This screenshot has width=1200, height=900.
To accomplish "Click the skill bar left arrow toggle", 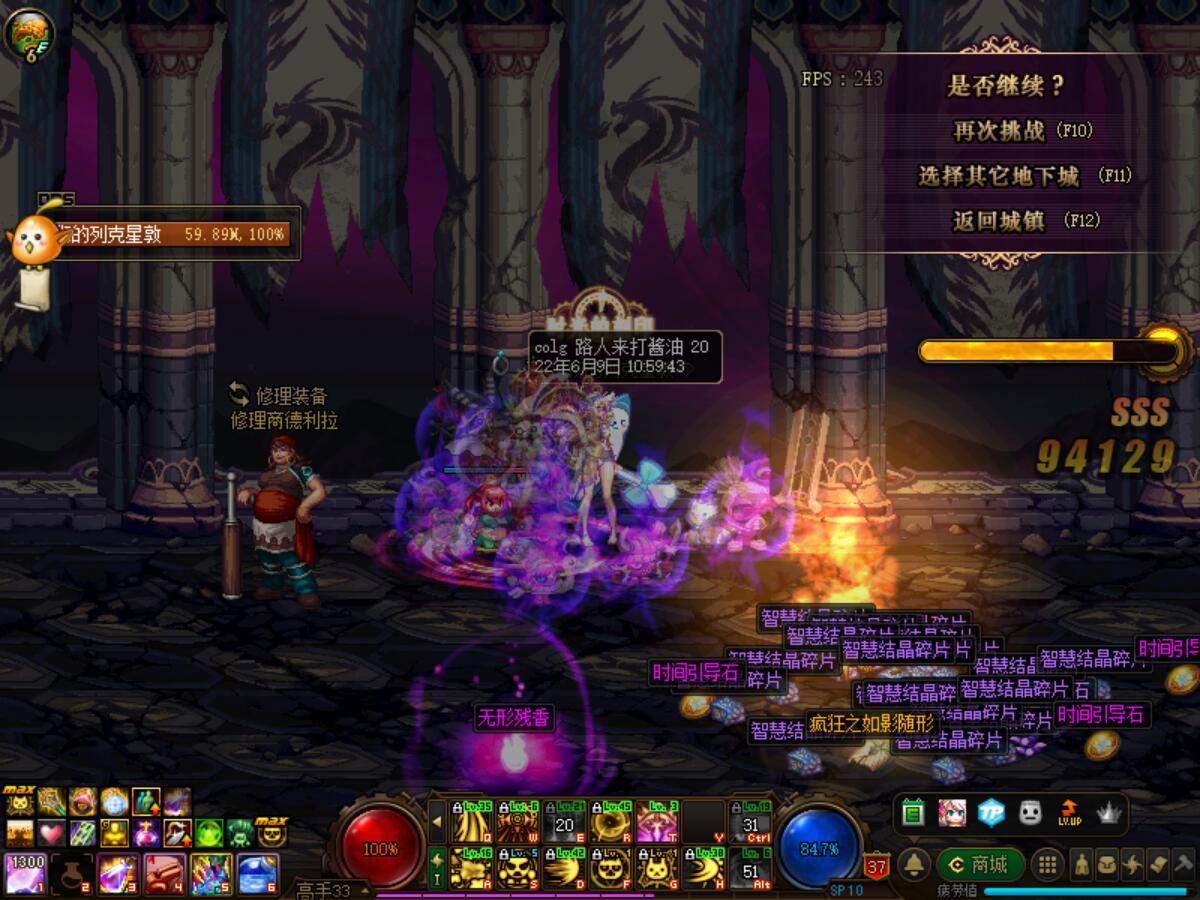I will tap(437, 822).
